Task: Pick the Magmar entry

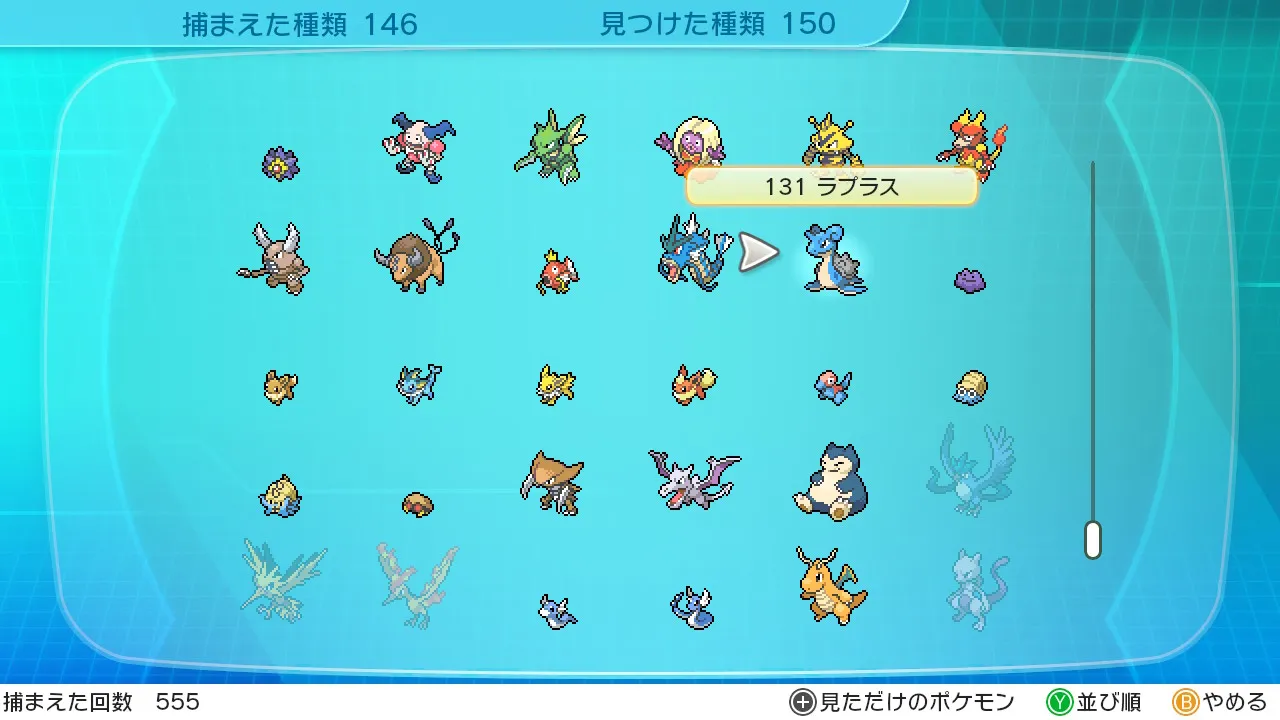Action: [x=971, y=140]
